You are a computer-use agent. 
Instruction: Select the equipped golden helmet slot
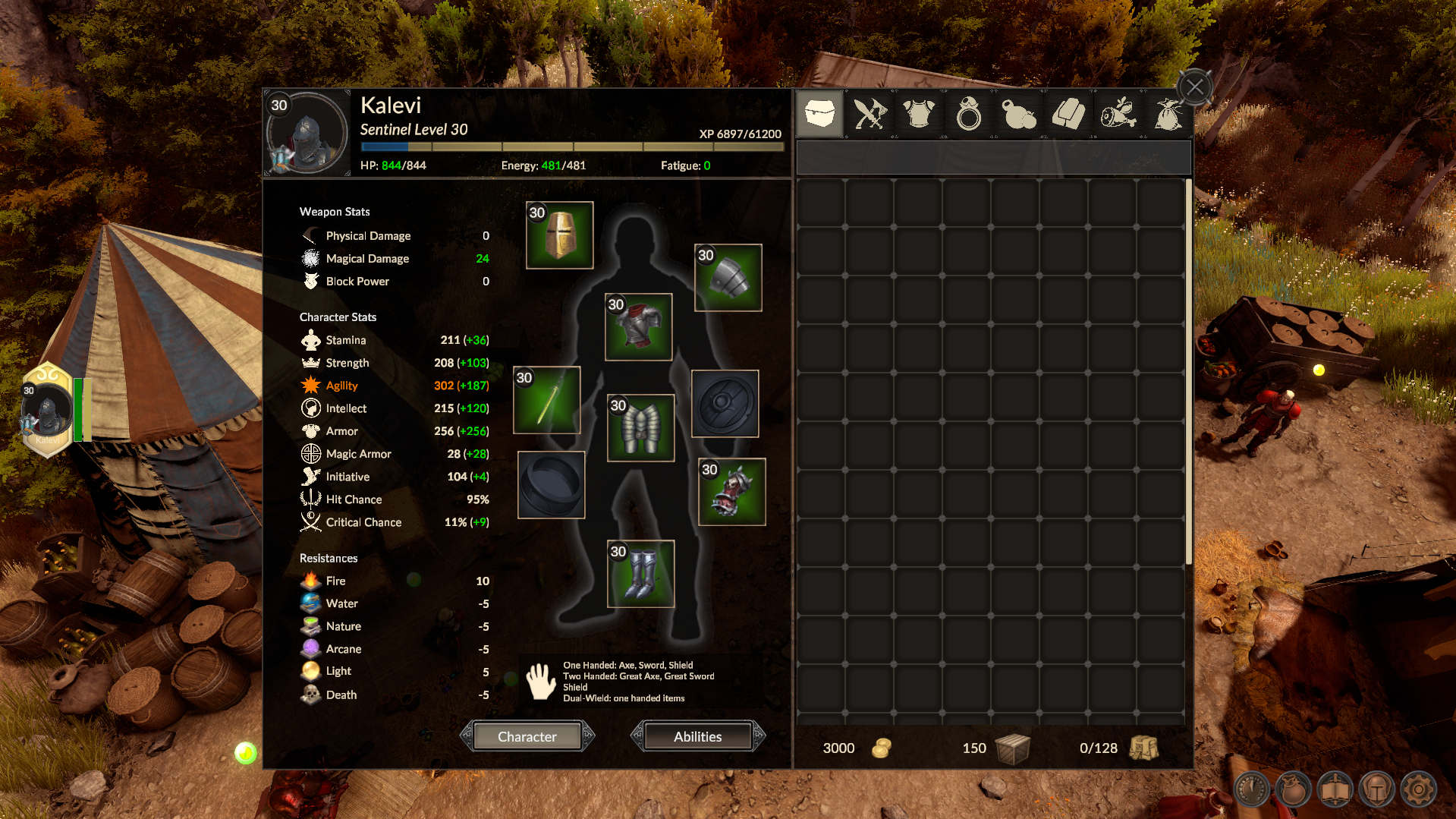[x=560, y=235]
